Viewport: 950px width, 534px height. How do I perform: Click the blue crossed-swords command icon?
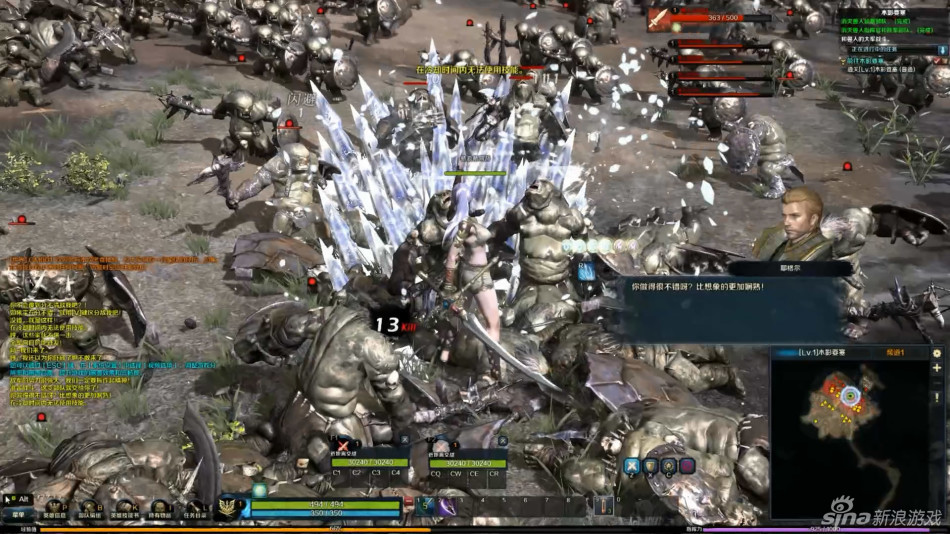(632, 465)
